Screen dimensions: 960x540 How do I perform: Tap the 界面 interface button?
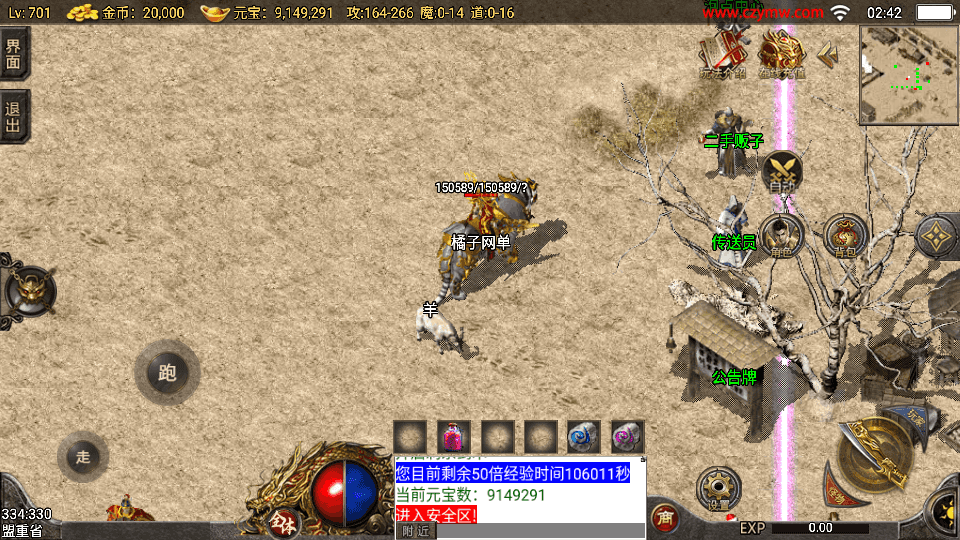tap(13, 52)
